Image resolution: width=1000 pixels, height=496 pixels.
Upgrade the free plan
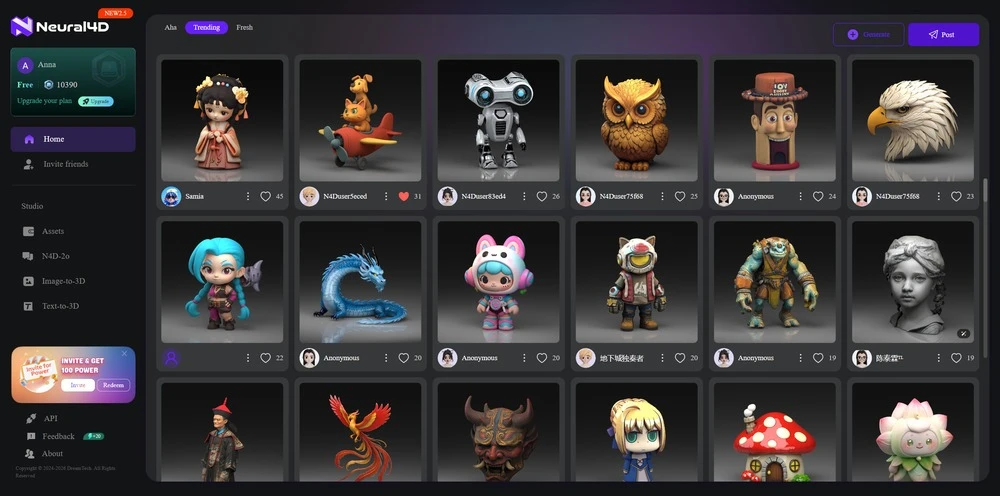click(x=96, y=101)
